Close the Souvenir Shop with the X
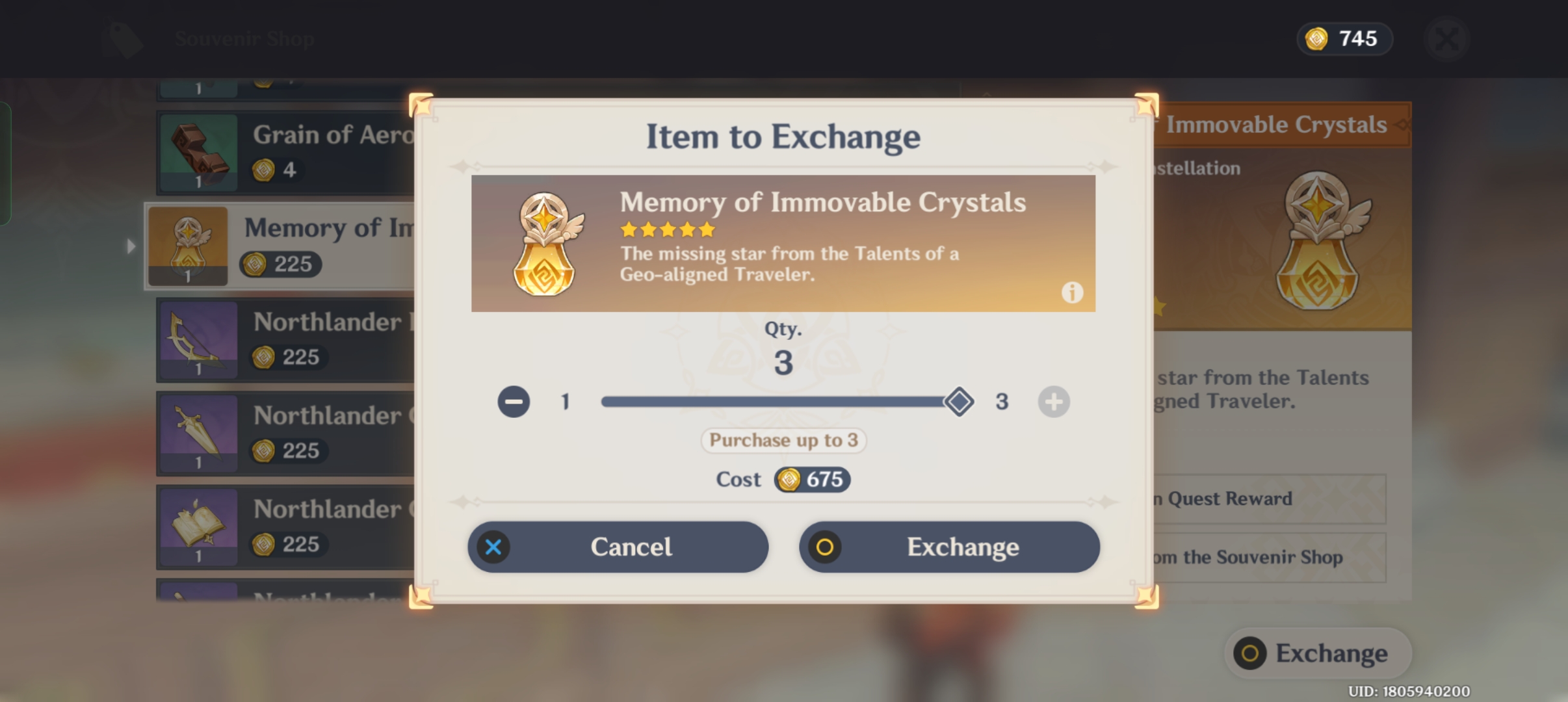The image size is (1568, 702). click(x=1446, y=38)
